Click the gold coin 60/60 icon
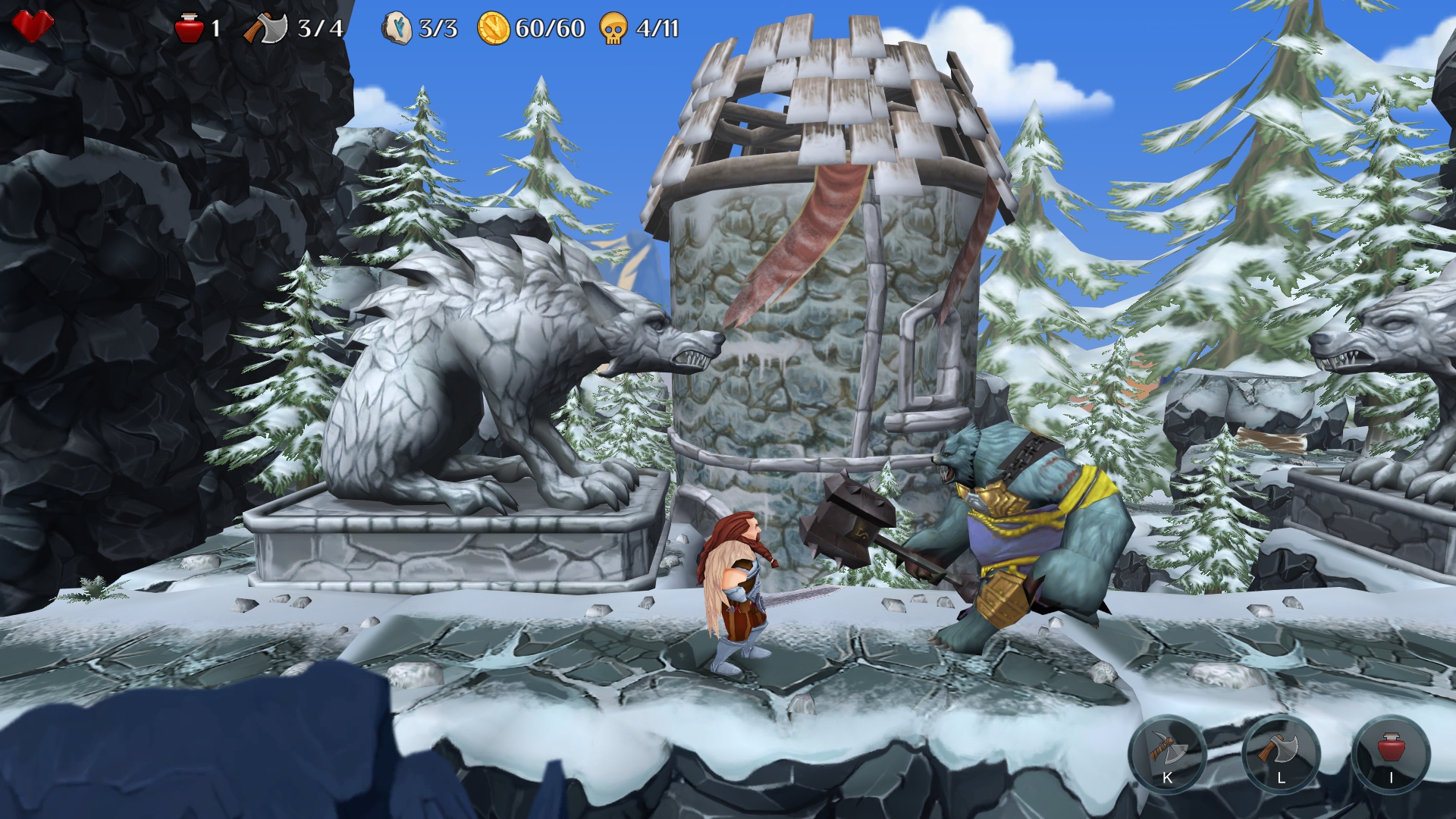 coord(494,29)
